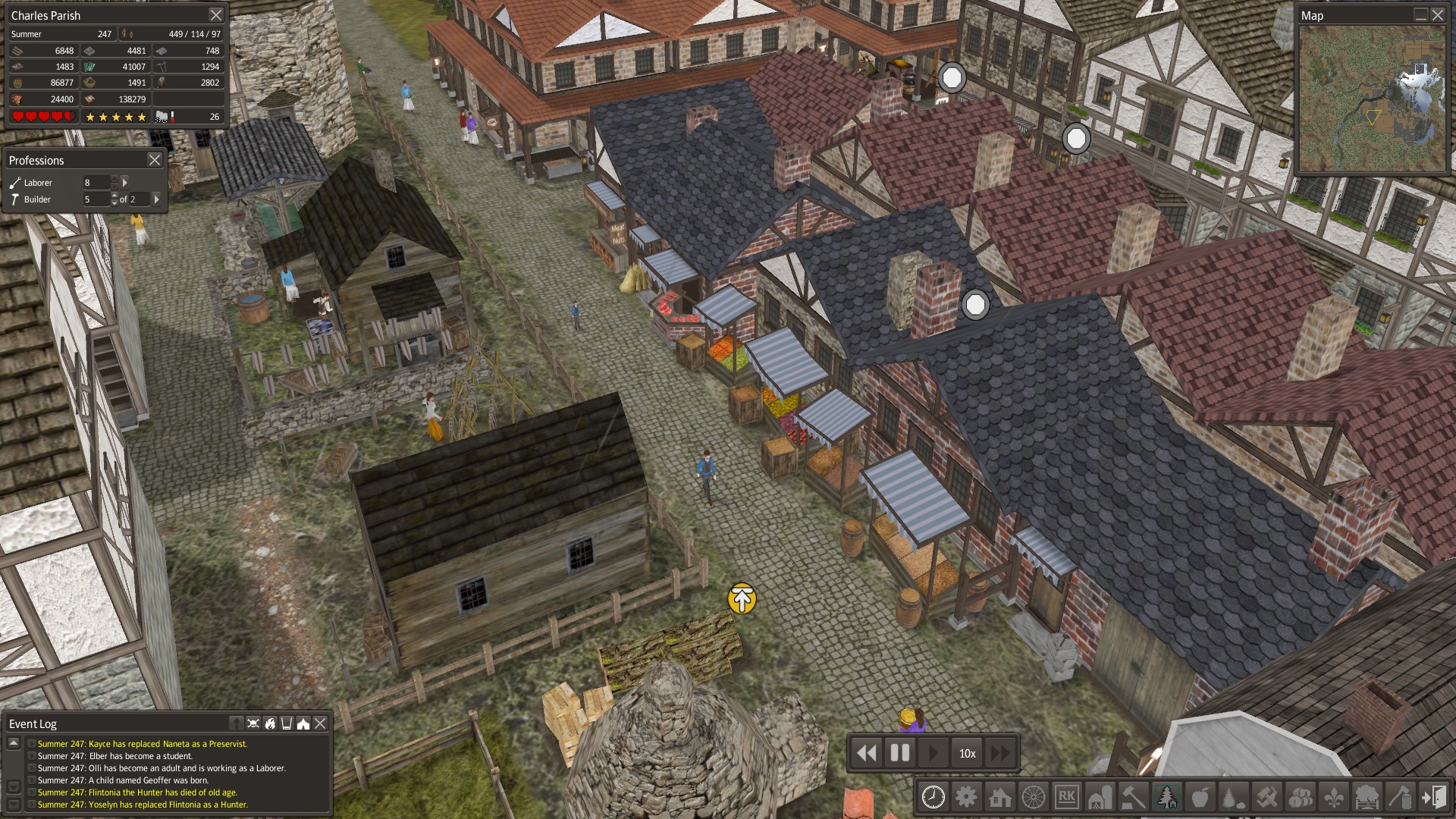Open the food production apple icon
Viewport: 1456px width, 819px height.
1200,798
